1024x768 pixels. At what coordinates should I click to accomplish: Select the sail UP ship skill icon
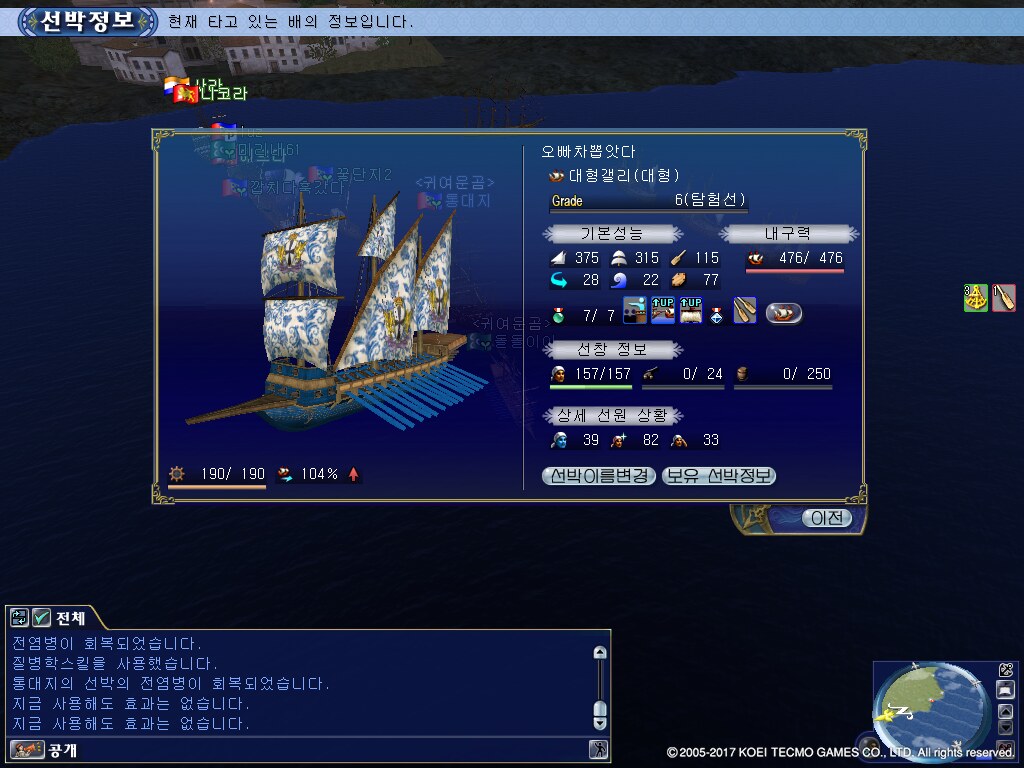(691, 311)
